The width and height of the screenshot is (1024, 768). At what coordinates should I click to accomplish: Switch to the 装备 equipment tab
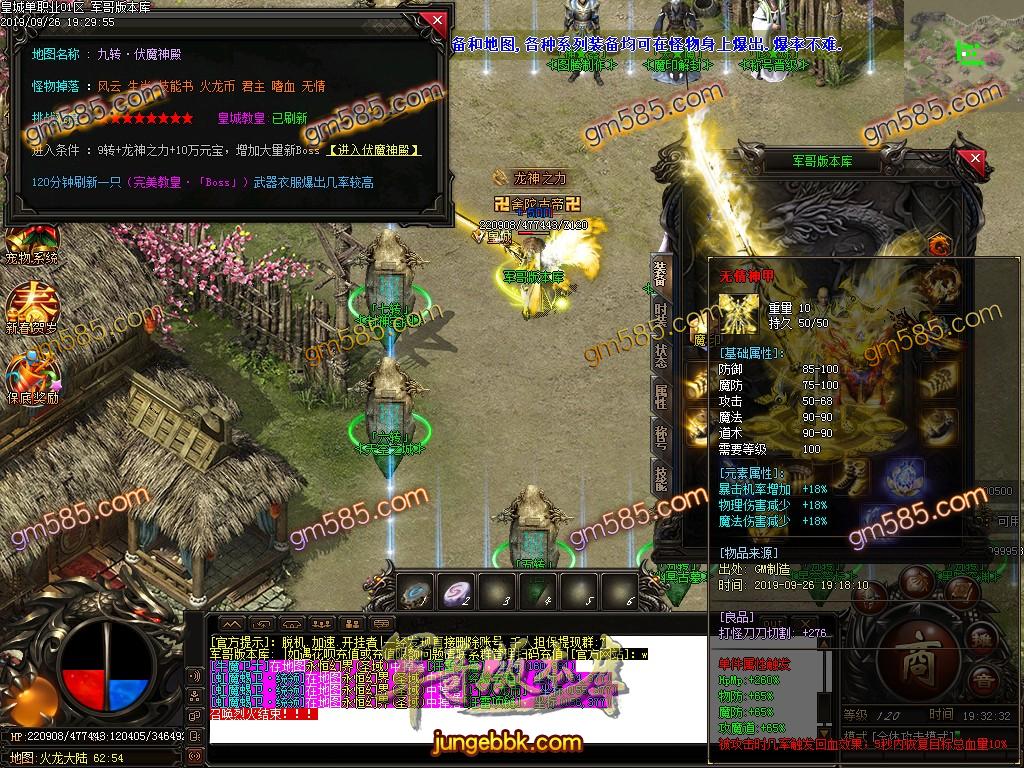pyautogui.click(x=661, y=273)
